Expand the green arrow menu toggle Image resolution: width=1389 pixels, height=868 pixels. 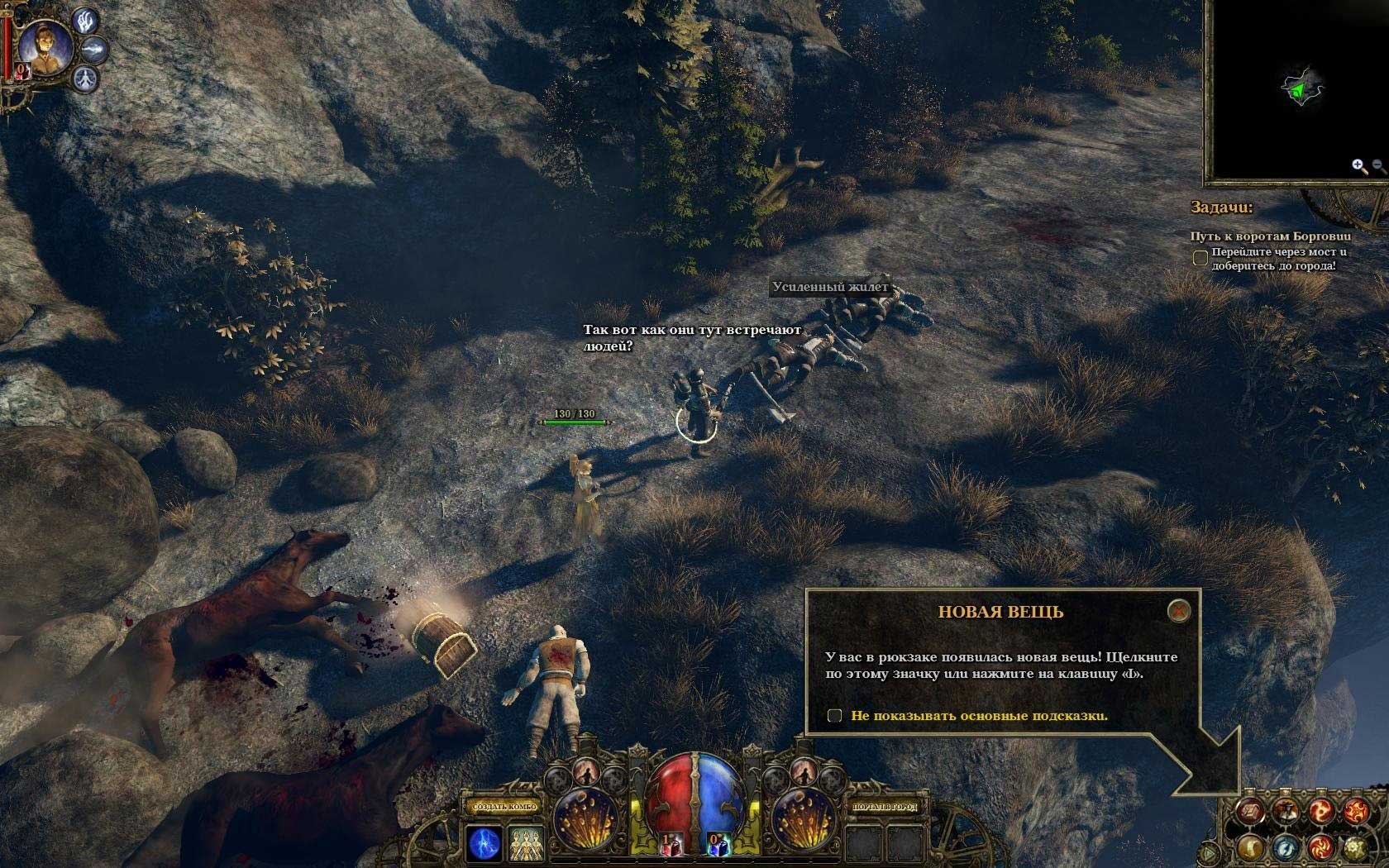[1210, 851]
